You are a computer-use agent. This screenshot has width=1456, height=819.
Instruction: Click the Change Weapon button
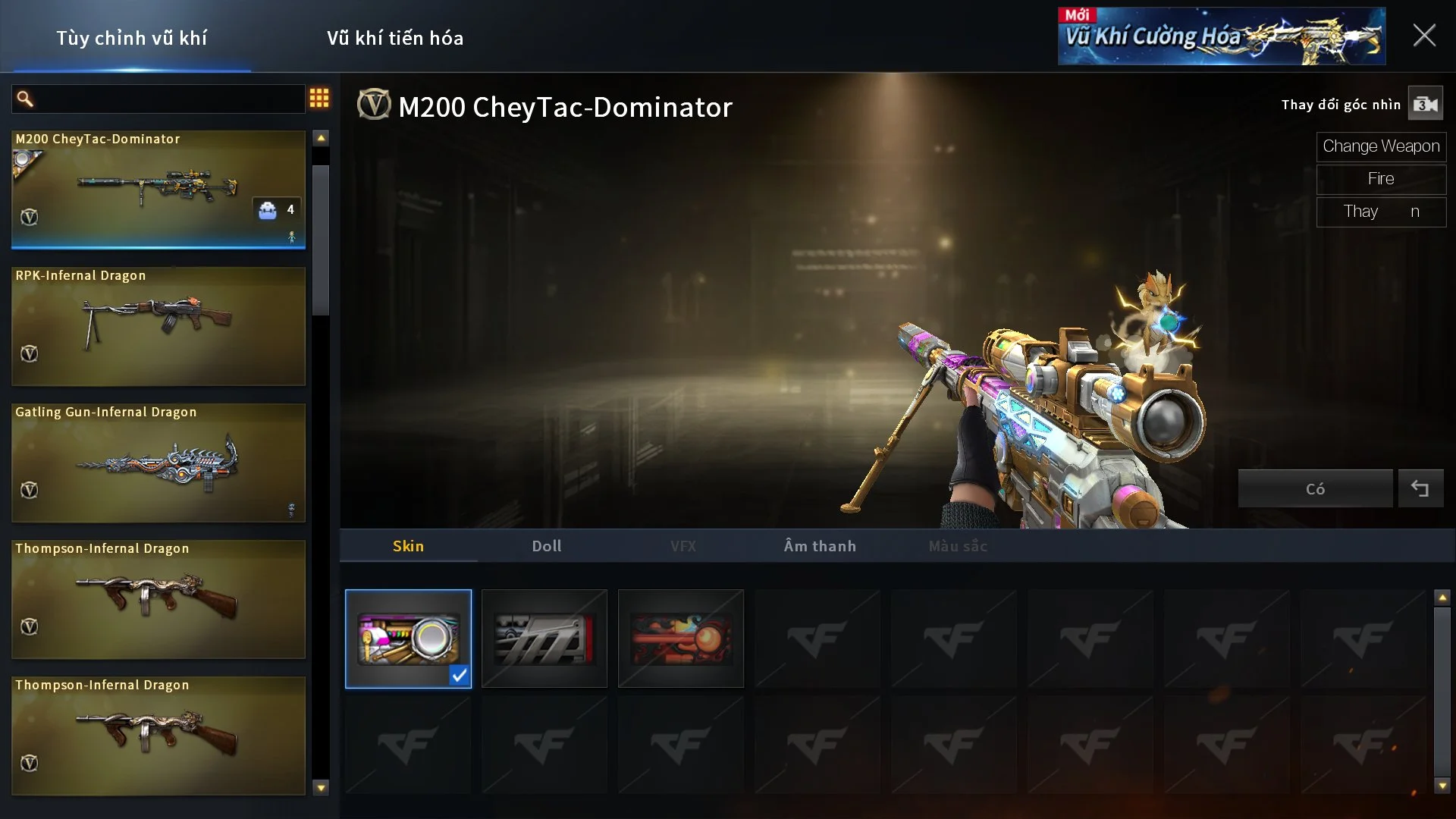pyautogui.click(x=1380, y=146)
